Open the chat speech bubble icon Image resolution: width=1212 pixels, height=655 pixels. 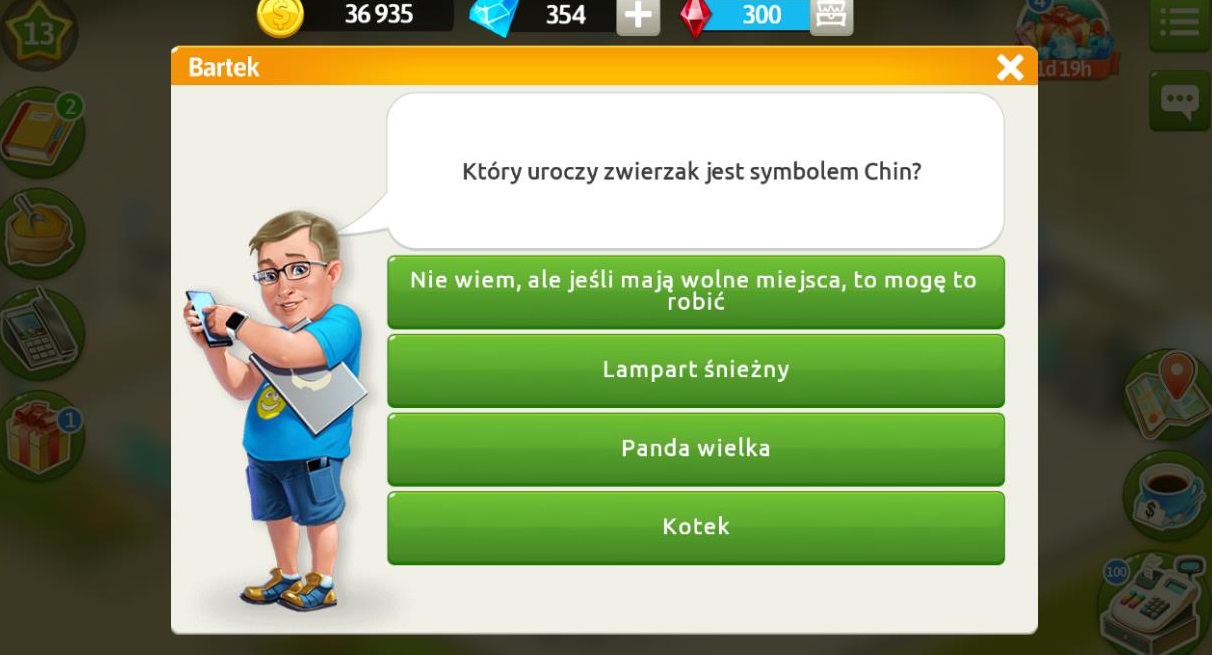point(1179,99)
